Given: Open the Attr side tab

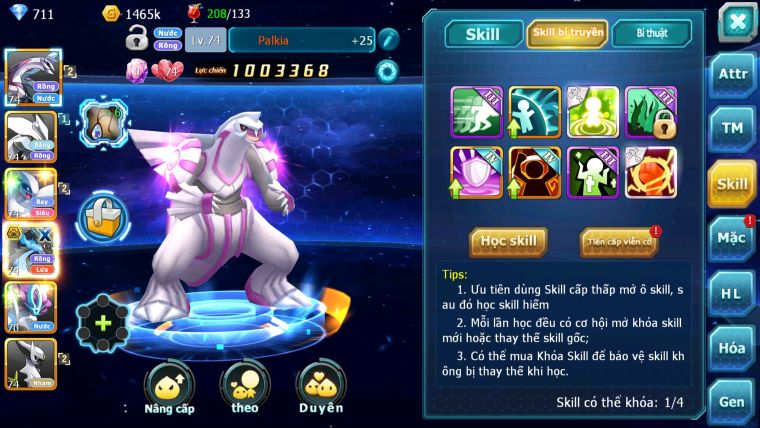Looking at the screenshot, I should tap(732, 73).
